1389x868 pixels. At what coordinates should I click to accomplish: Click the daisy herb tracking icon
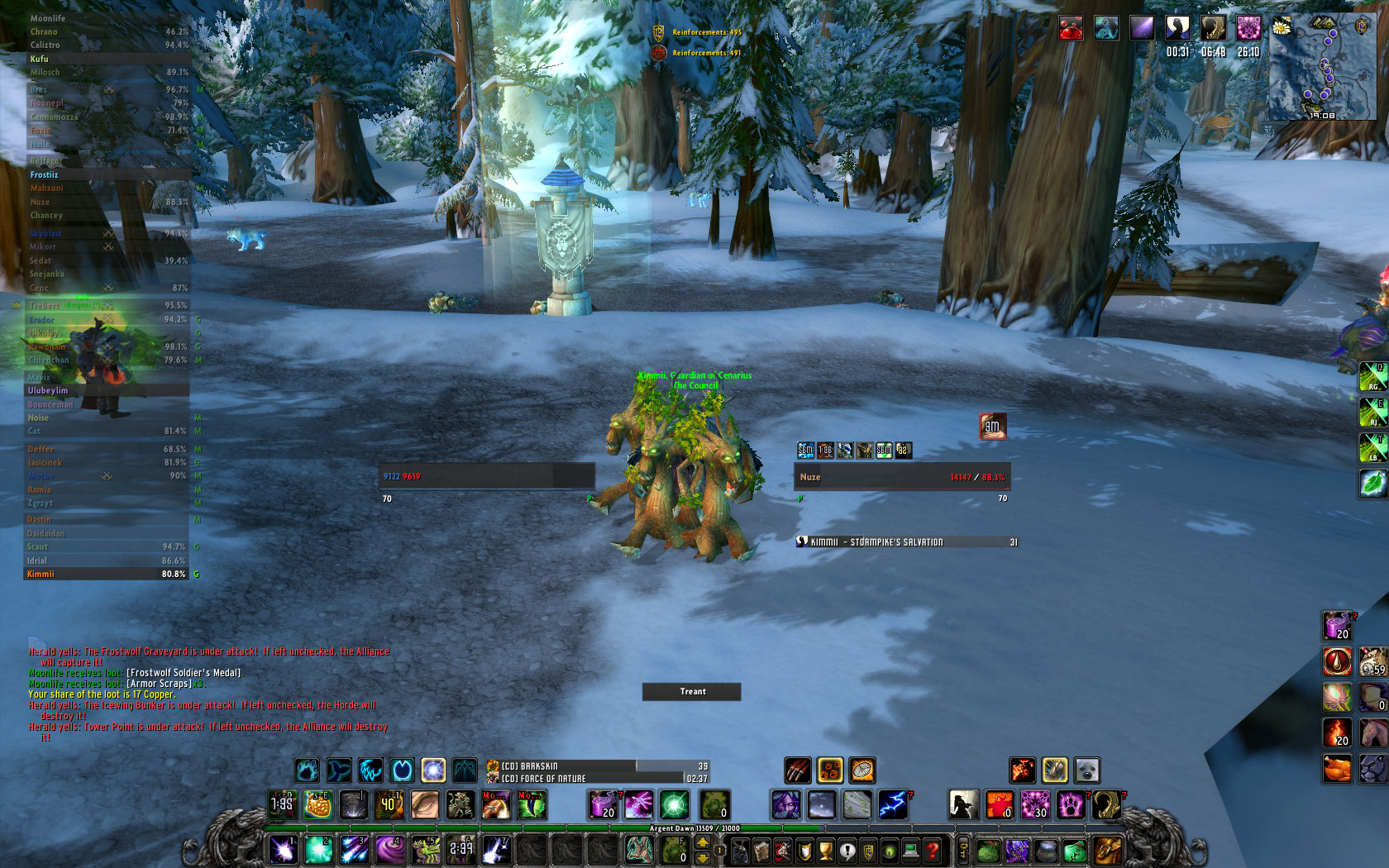(1281, 27)
